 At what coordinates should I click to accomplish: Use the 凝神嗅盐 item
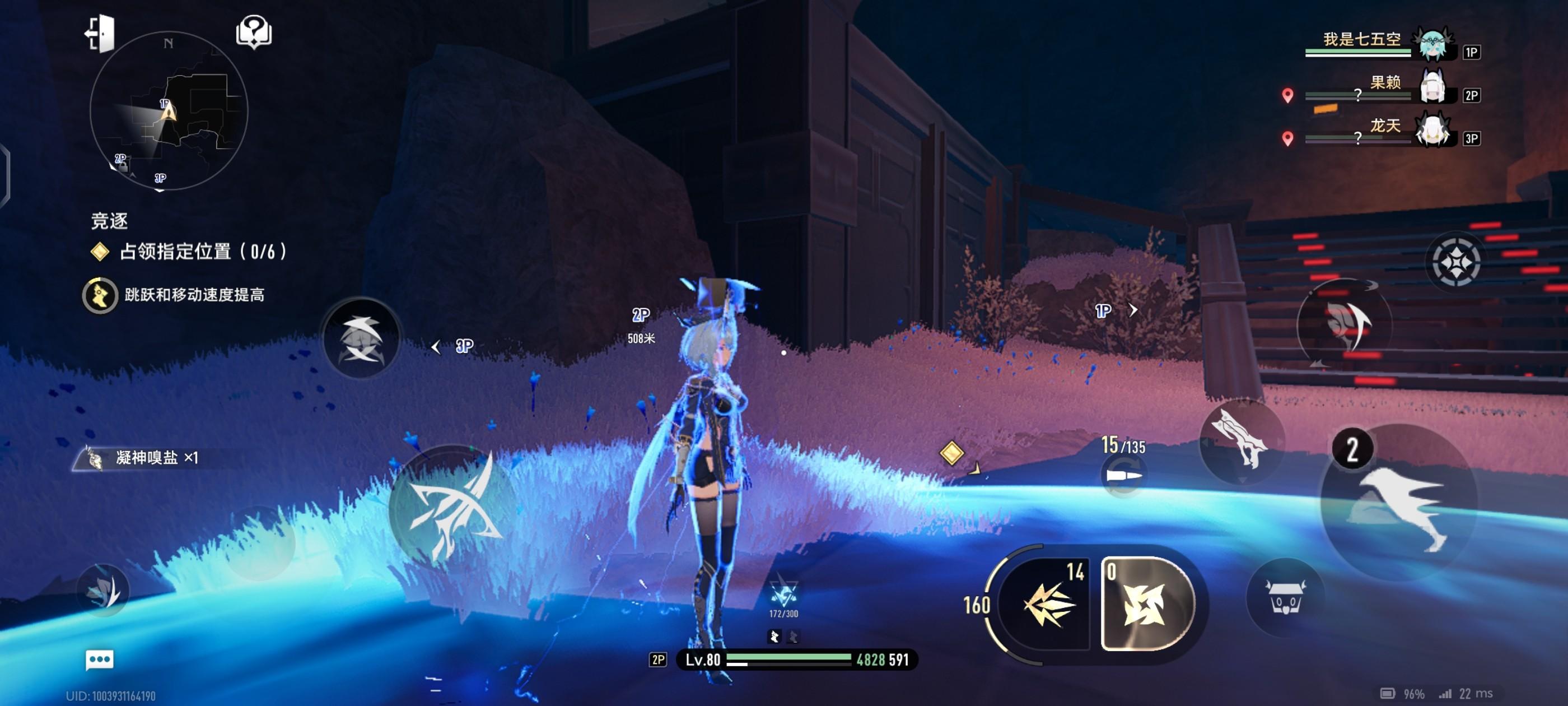(146, 458)
